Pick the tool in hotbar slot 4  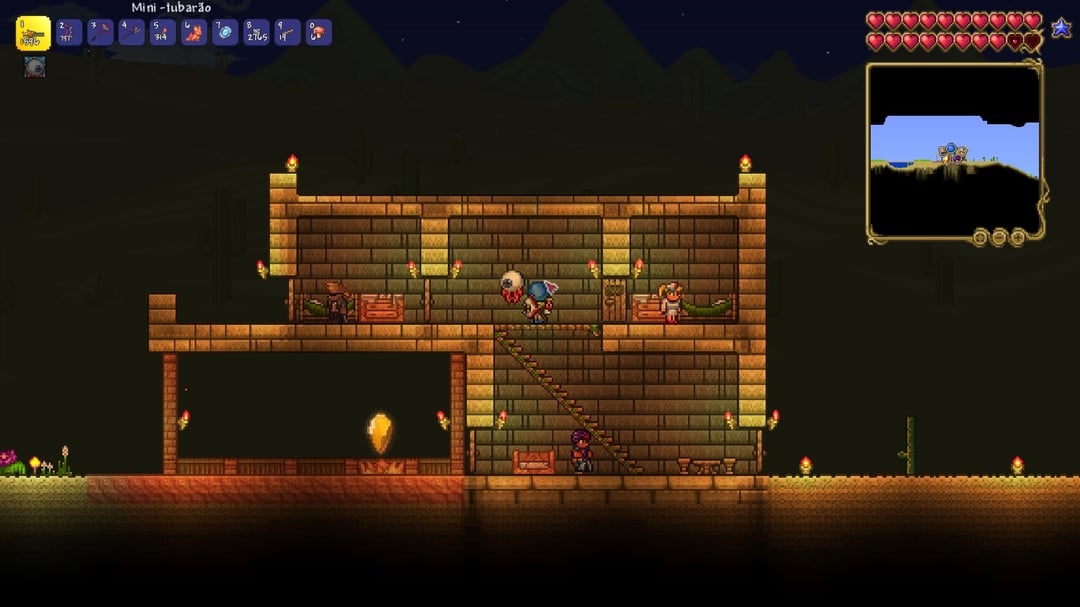pos(132,33)
